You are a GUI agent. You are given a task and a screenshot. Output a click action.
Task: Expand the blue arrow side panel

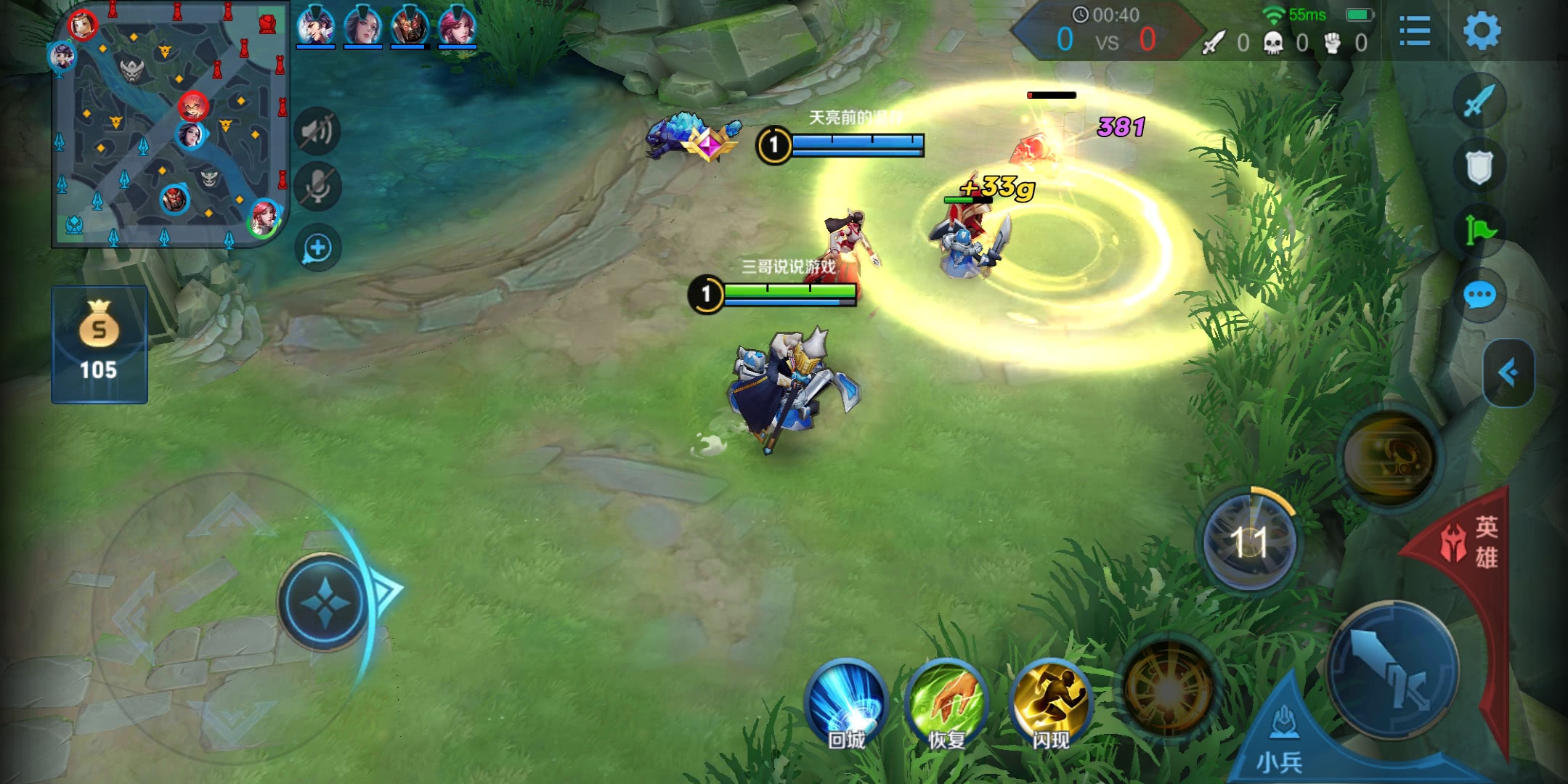1509,373
